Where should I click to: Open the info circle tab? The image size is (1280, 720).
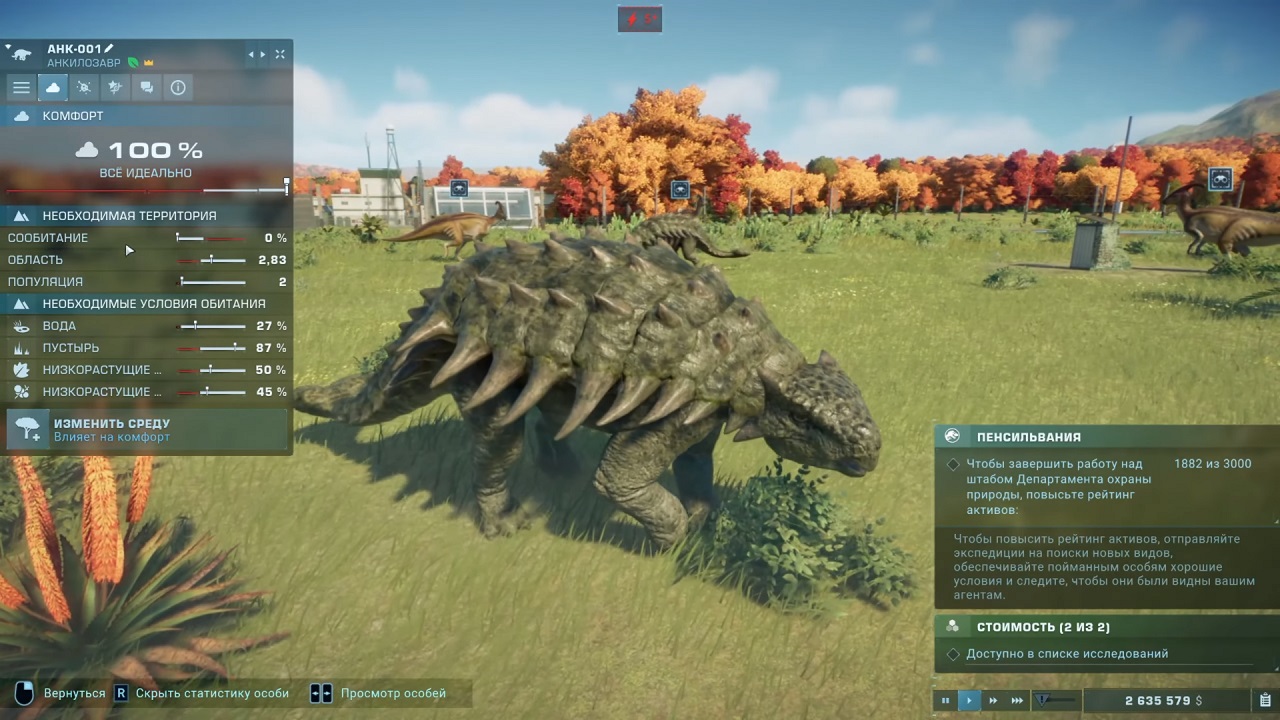(x=178, y=87)
